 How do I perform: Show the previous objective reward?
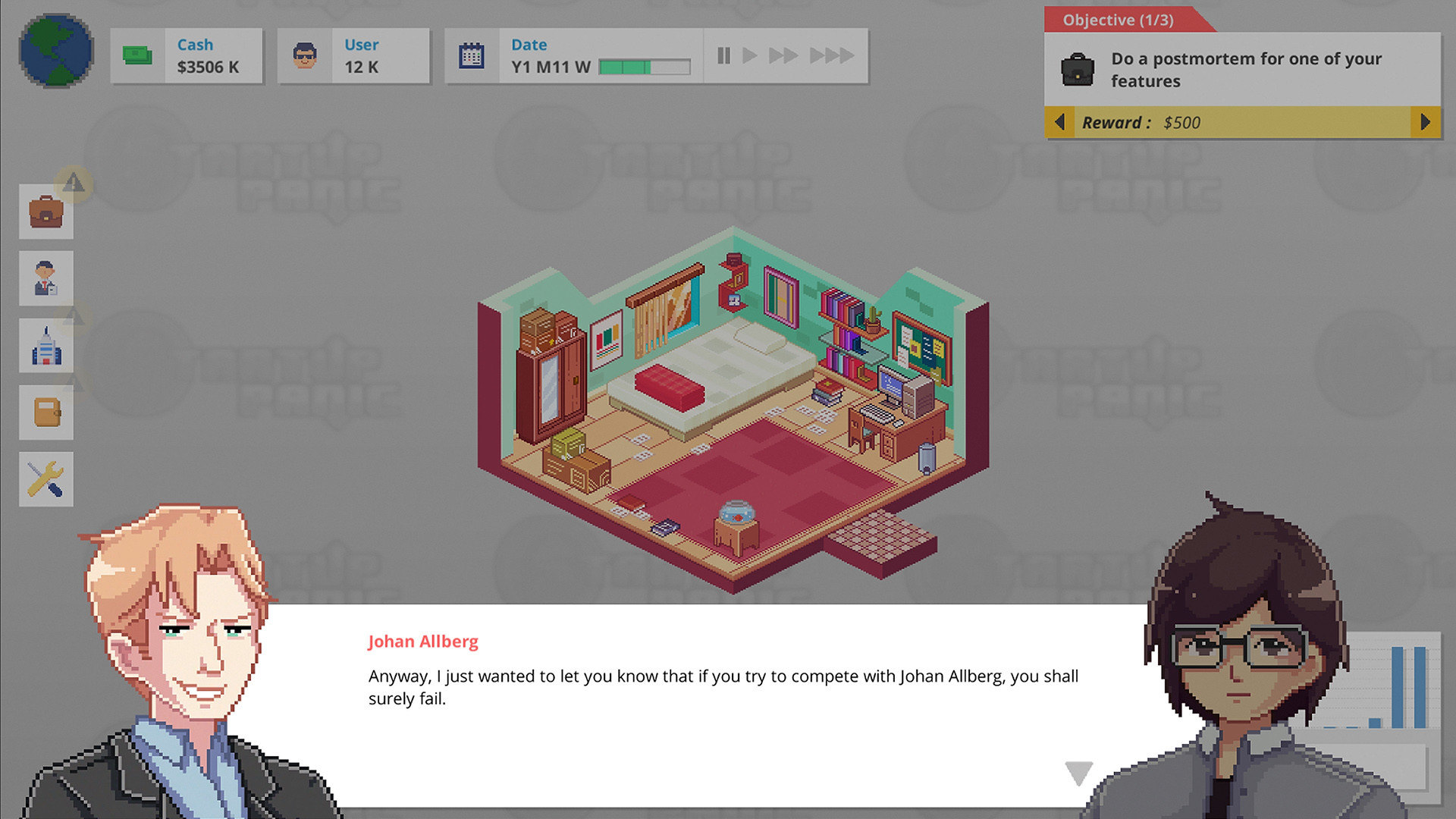pyautogui.click(x=1060, y=122)
